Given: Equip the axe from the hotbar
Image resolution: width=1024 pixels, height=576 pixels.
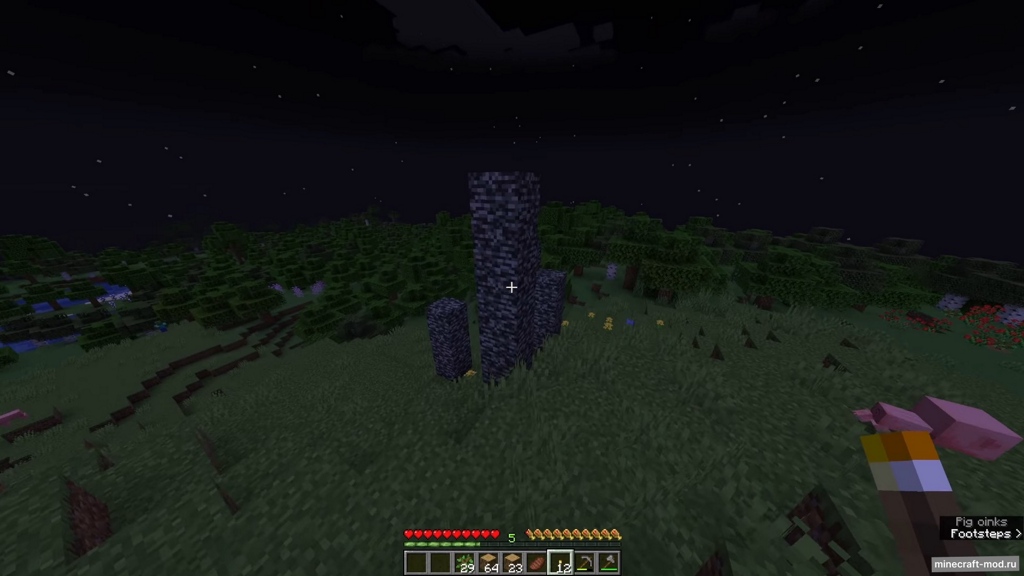Looking at the screenshot, I should point(607,563).
